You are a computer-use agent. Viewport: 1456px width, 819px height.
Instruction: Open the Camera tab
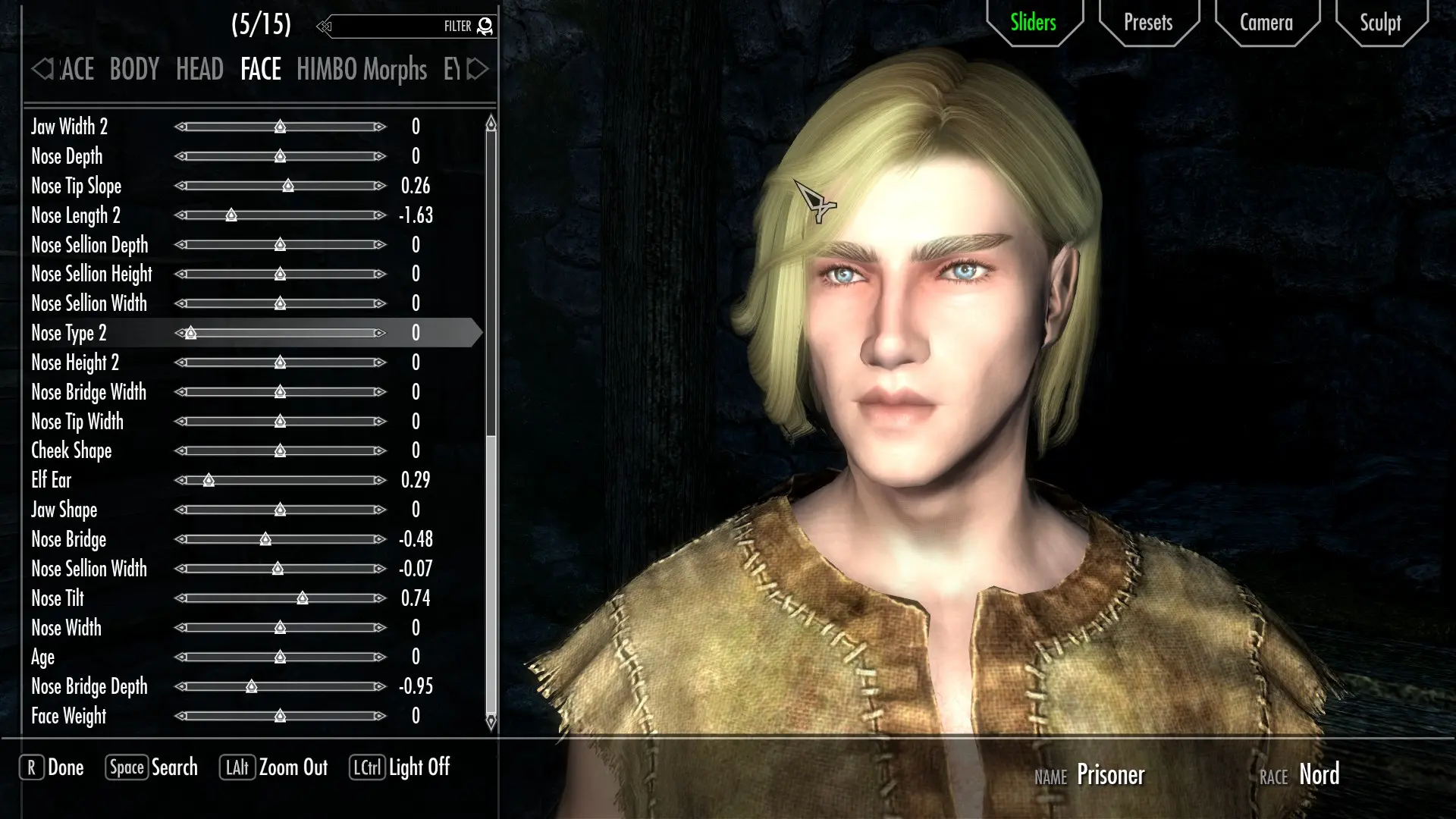pos(1266,23)
